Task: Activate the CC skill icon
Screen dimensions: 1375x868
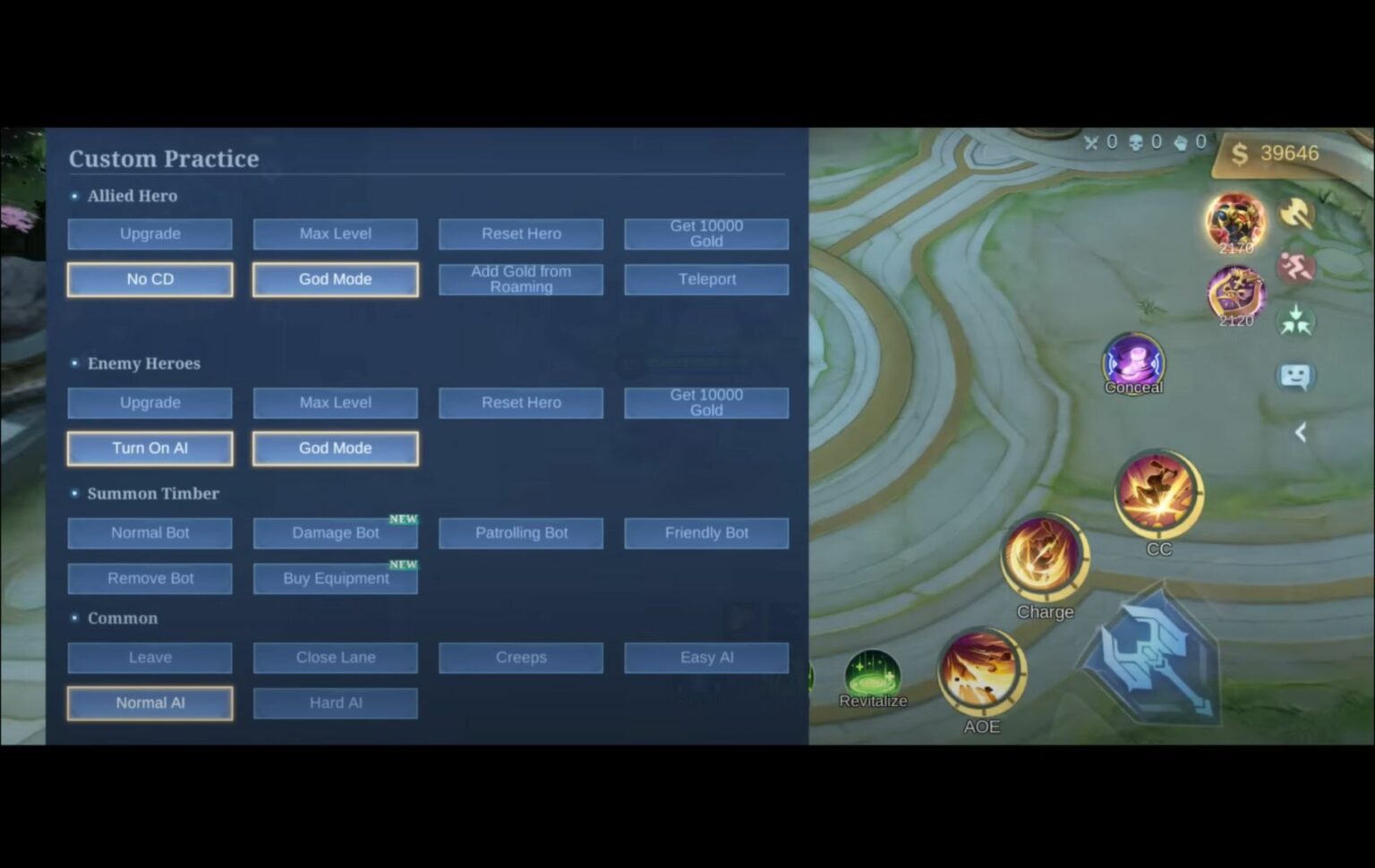Action: click(1160, 492)
